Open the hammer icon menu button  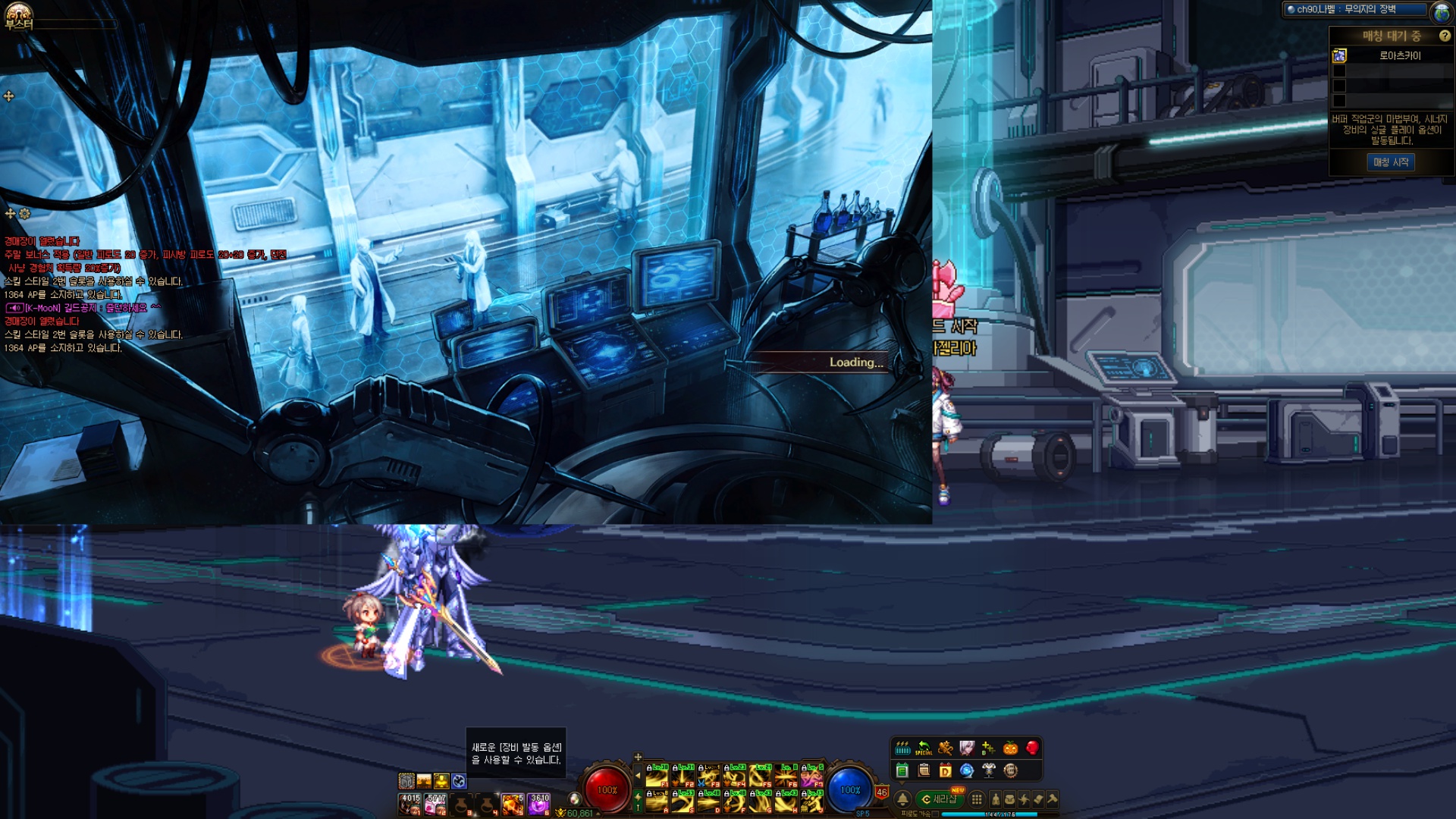tap(1052, 799)
